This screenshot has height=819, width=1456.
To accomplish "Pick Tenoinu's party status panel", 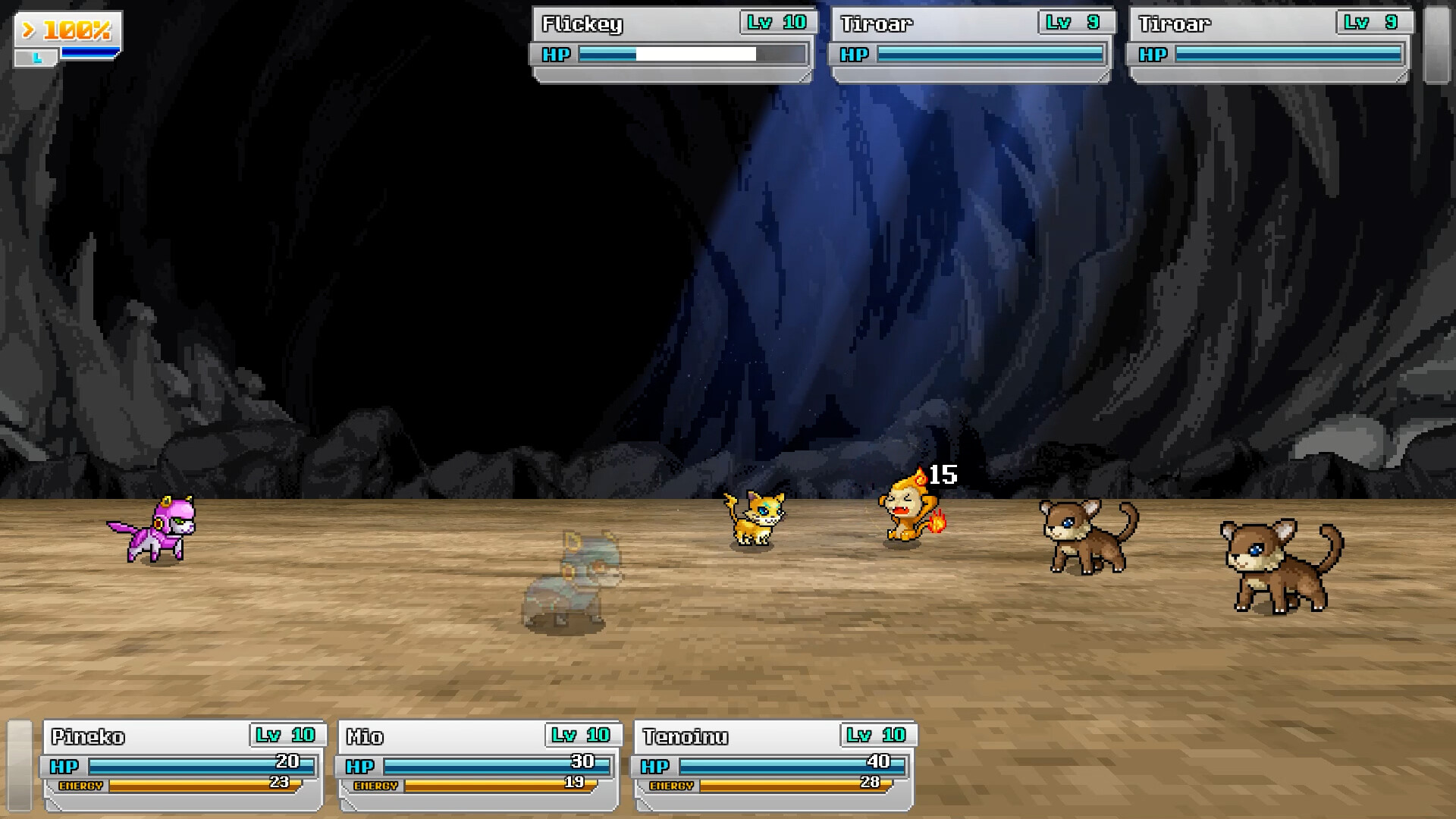I will point(774,764).
